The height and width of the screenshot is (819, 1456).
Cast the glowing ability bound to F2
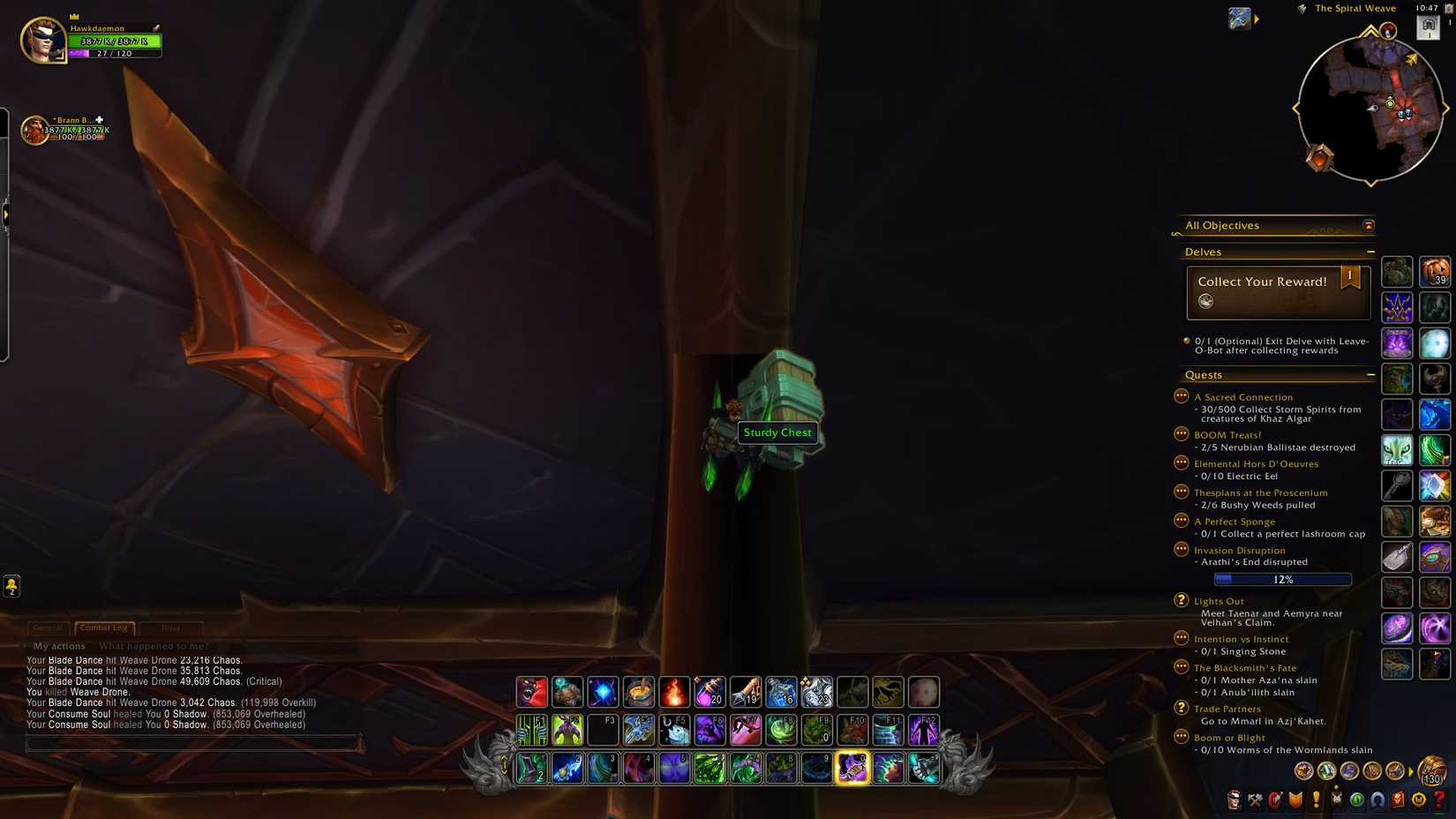coord(568,729)
